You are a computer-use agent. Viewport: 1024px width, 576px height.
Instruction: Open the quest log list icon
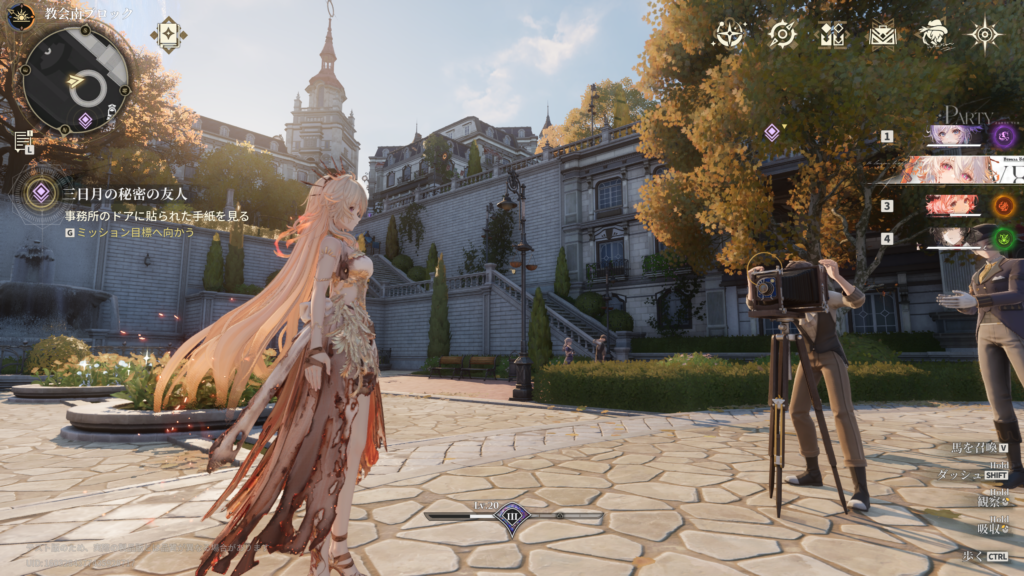[23, 140]
